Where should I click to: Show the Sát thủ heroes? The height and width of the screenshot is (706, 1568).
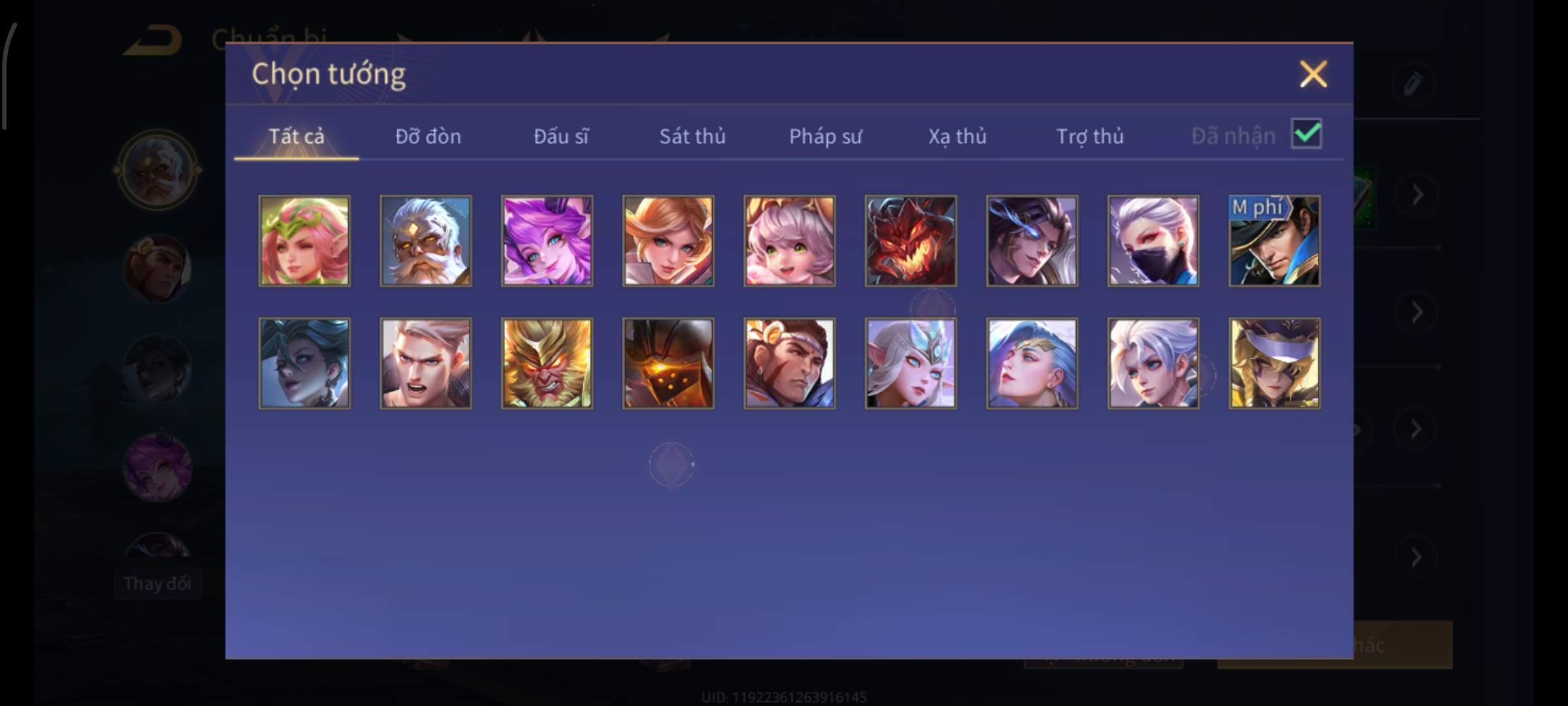[x=692, y=136]
